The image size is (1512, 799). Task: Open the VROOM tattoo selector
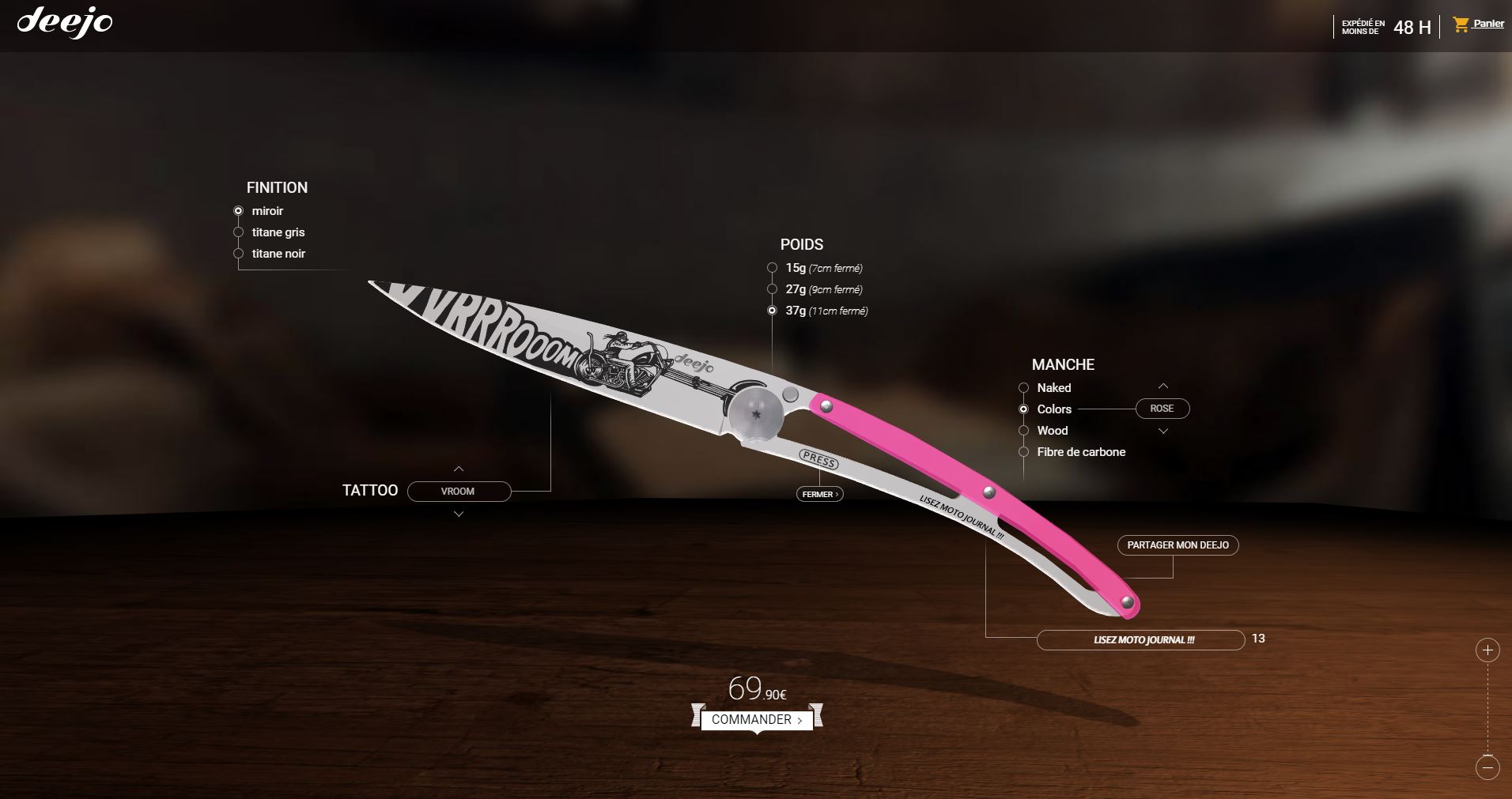459,492
